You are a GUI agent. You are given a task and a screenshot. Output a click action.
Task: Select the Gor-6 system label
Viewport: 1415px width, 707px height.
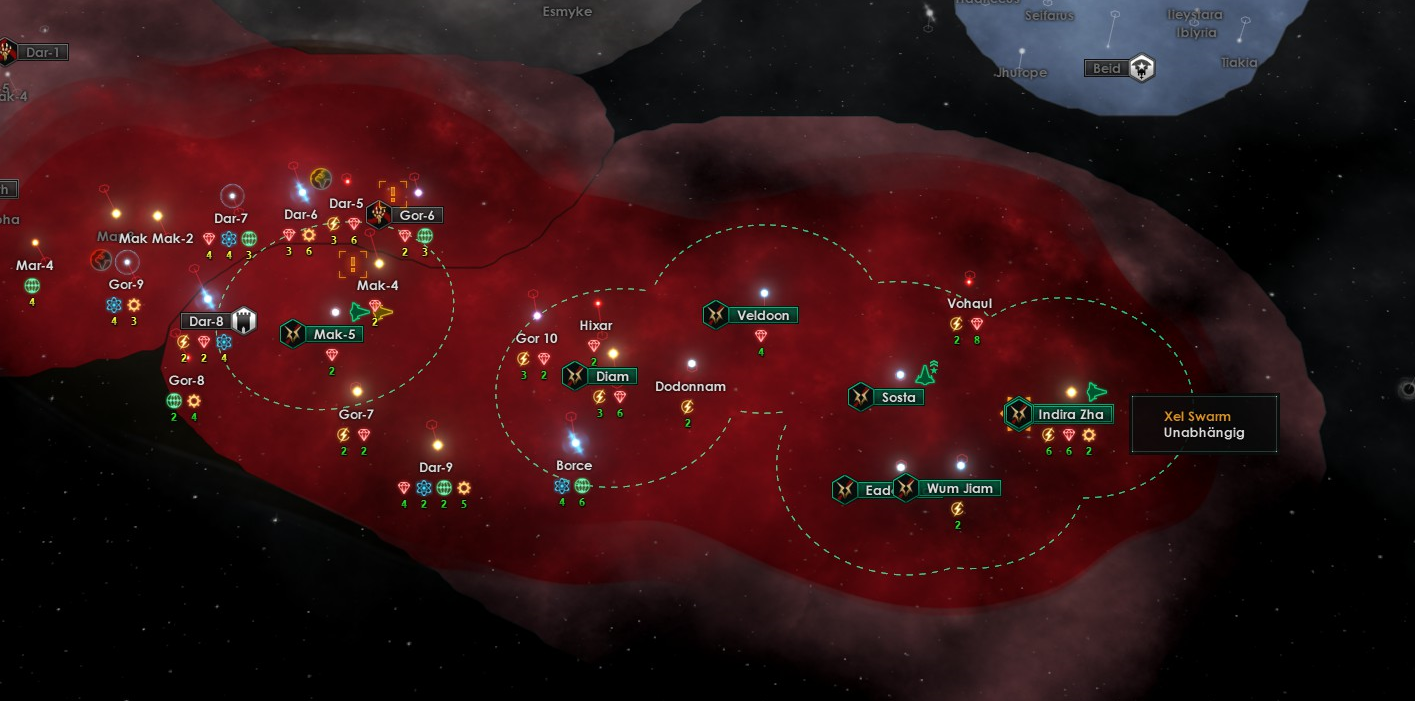pyautogui.click(x=416, y=215)
